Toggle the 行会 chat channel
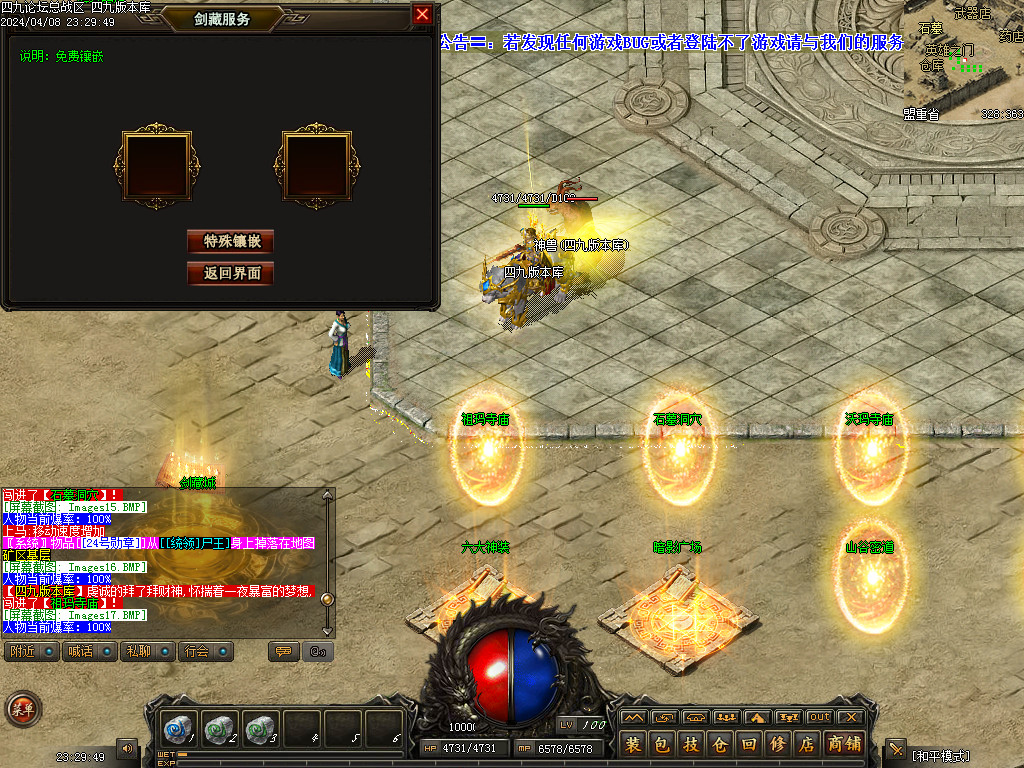Screen dimensions: 1024x768 pos(205,652)
